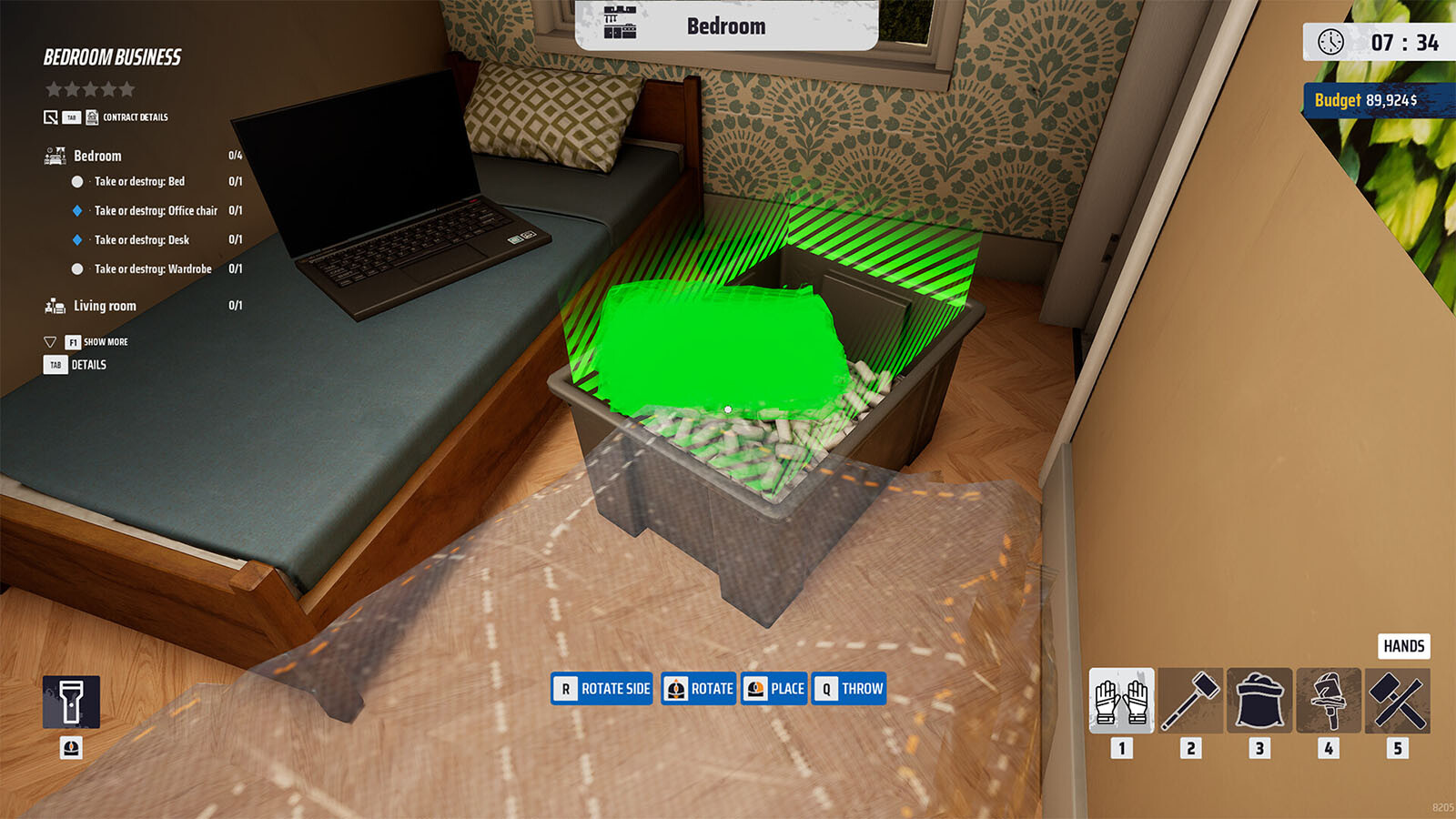Choose the Throw action button

coord(849,689)
